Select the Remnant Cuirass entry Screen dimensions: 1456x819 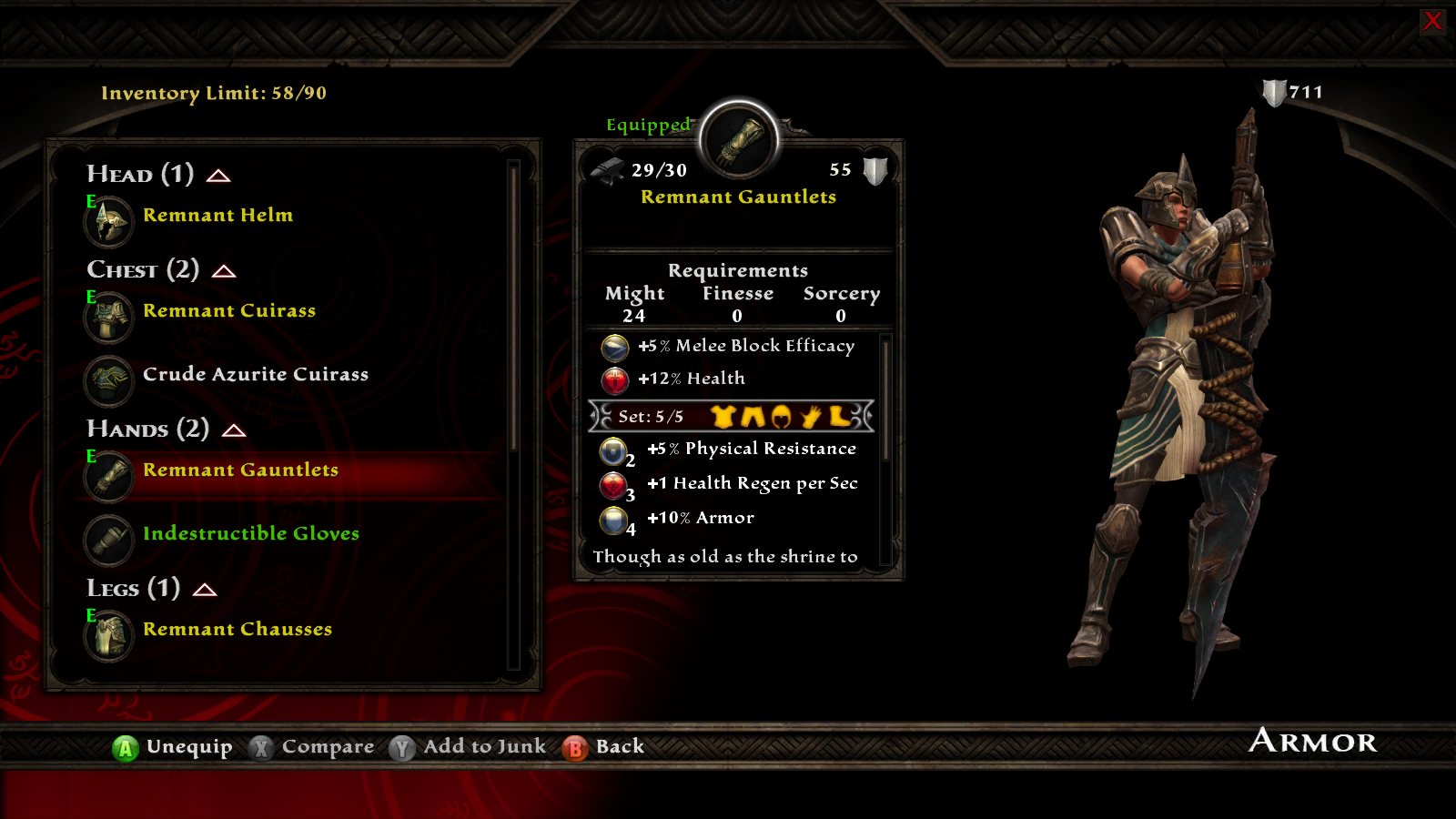pos(228,311)
